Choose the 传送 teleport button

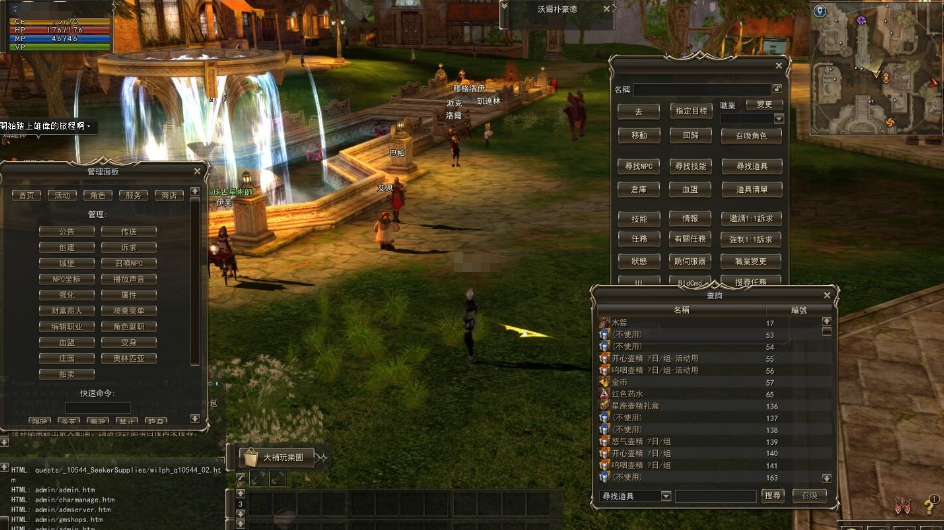[x=129, y=231]
